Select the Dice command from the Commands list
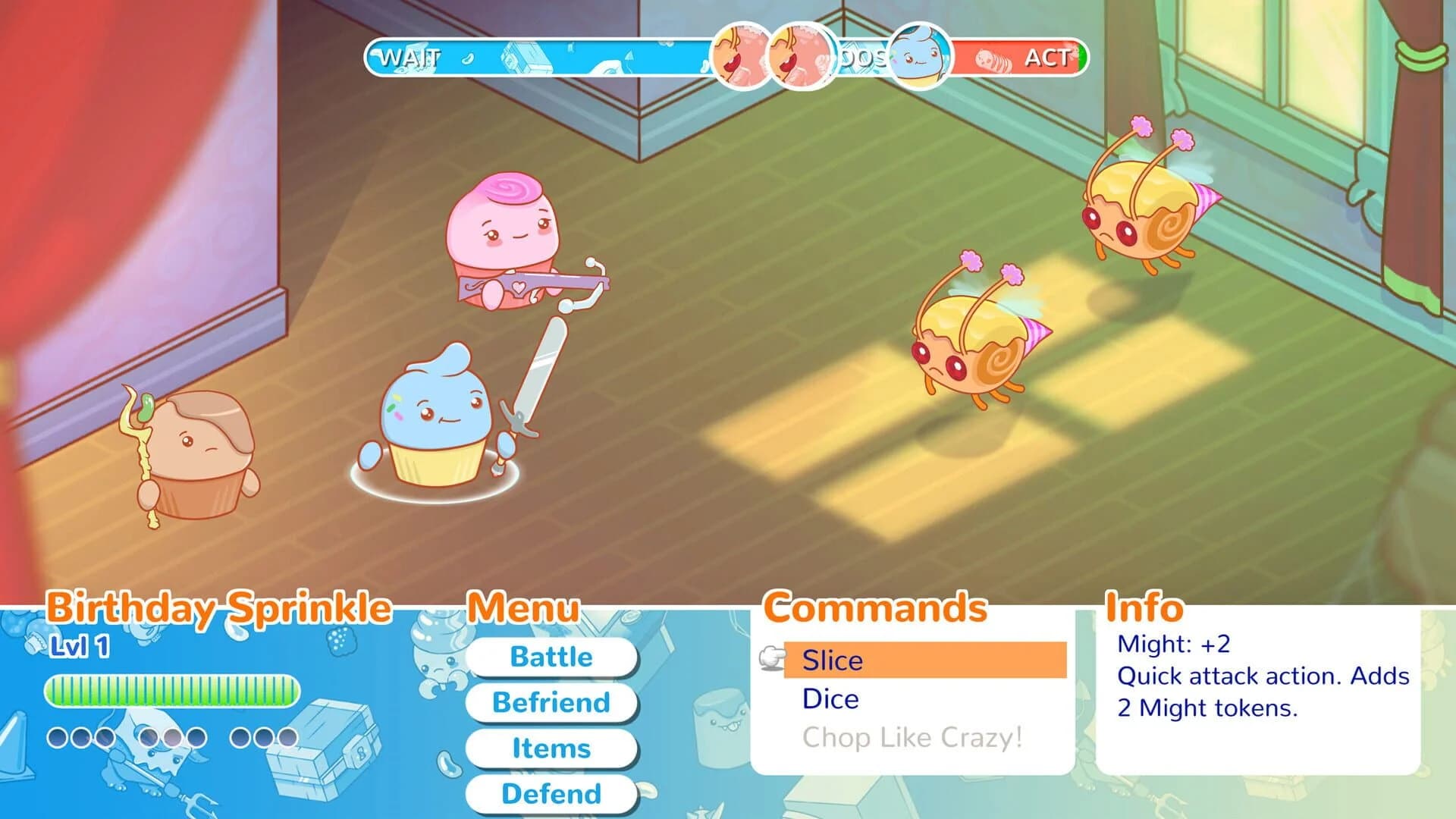The image size is (1456, 819). coord(830,699)
